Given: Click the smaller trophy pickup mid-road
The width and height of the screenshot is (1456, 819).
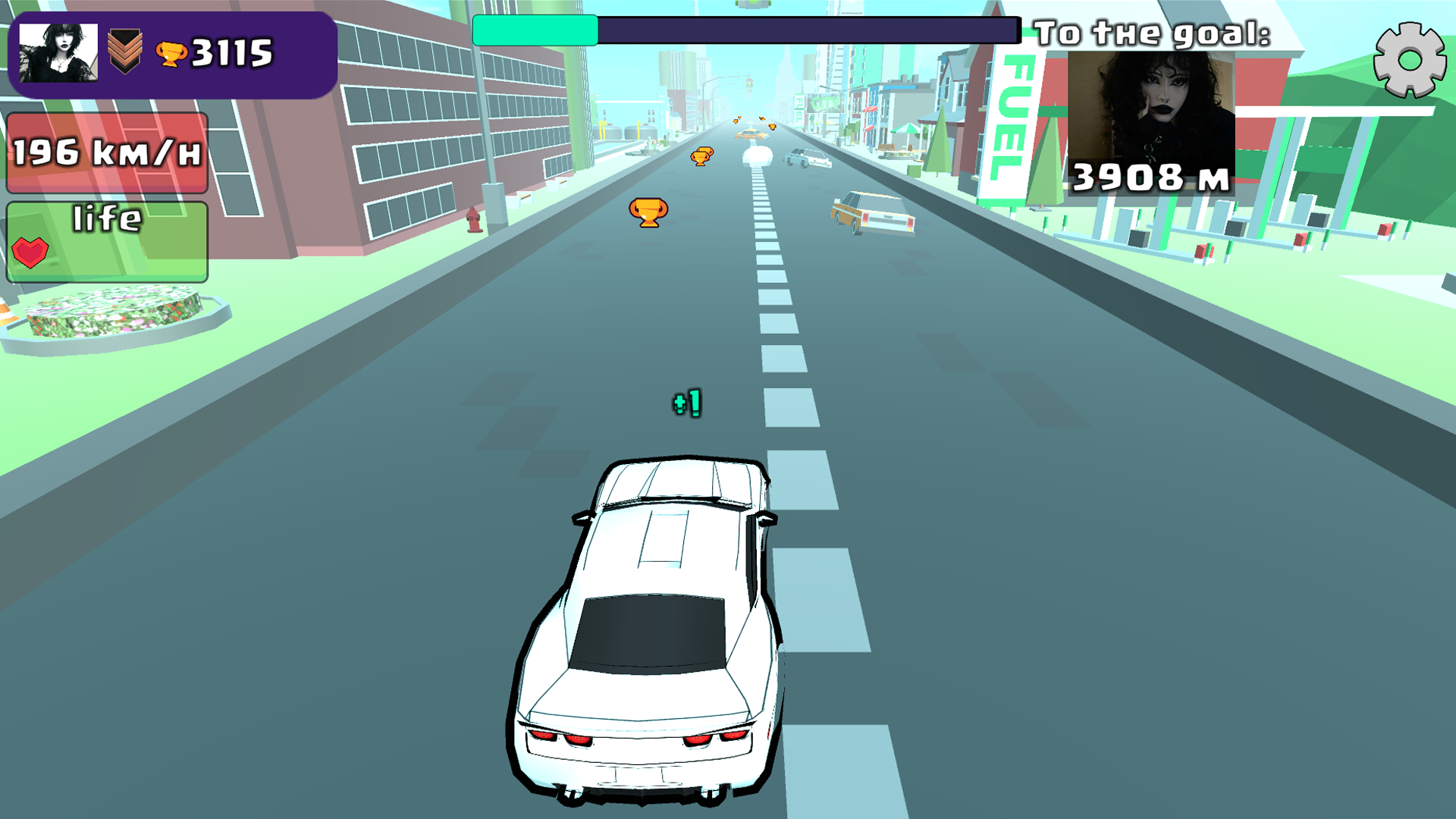Looking at the screenshot, I should 700,156.
